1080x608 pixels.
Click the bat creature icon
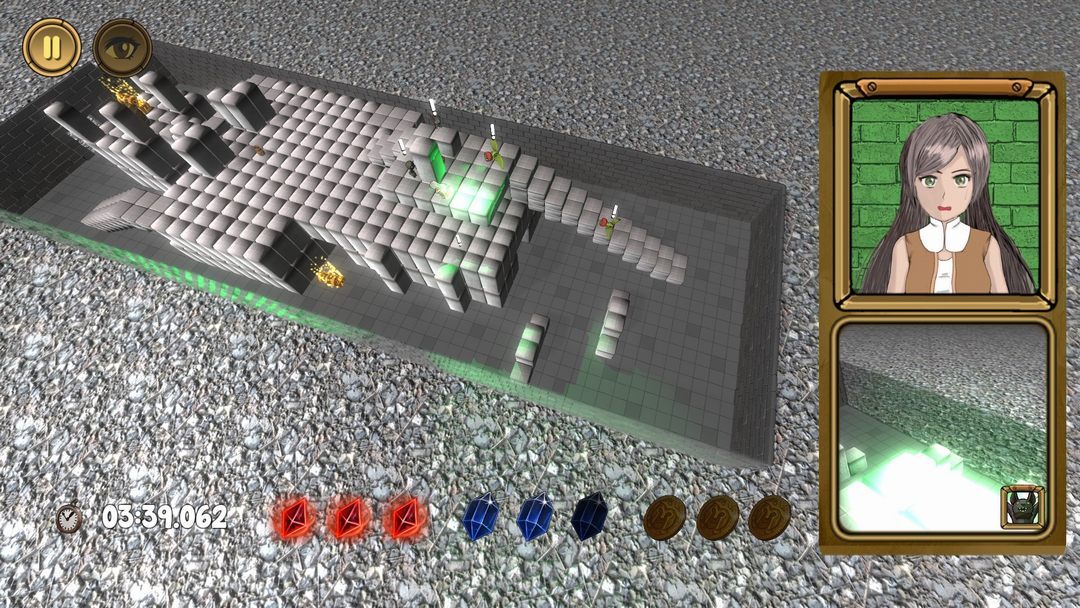(x=1021, y=507)
